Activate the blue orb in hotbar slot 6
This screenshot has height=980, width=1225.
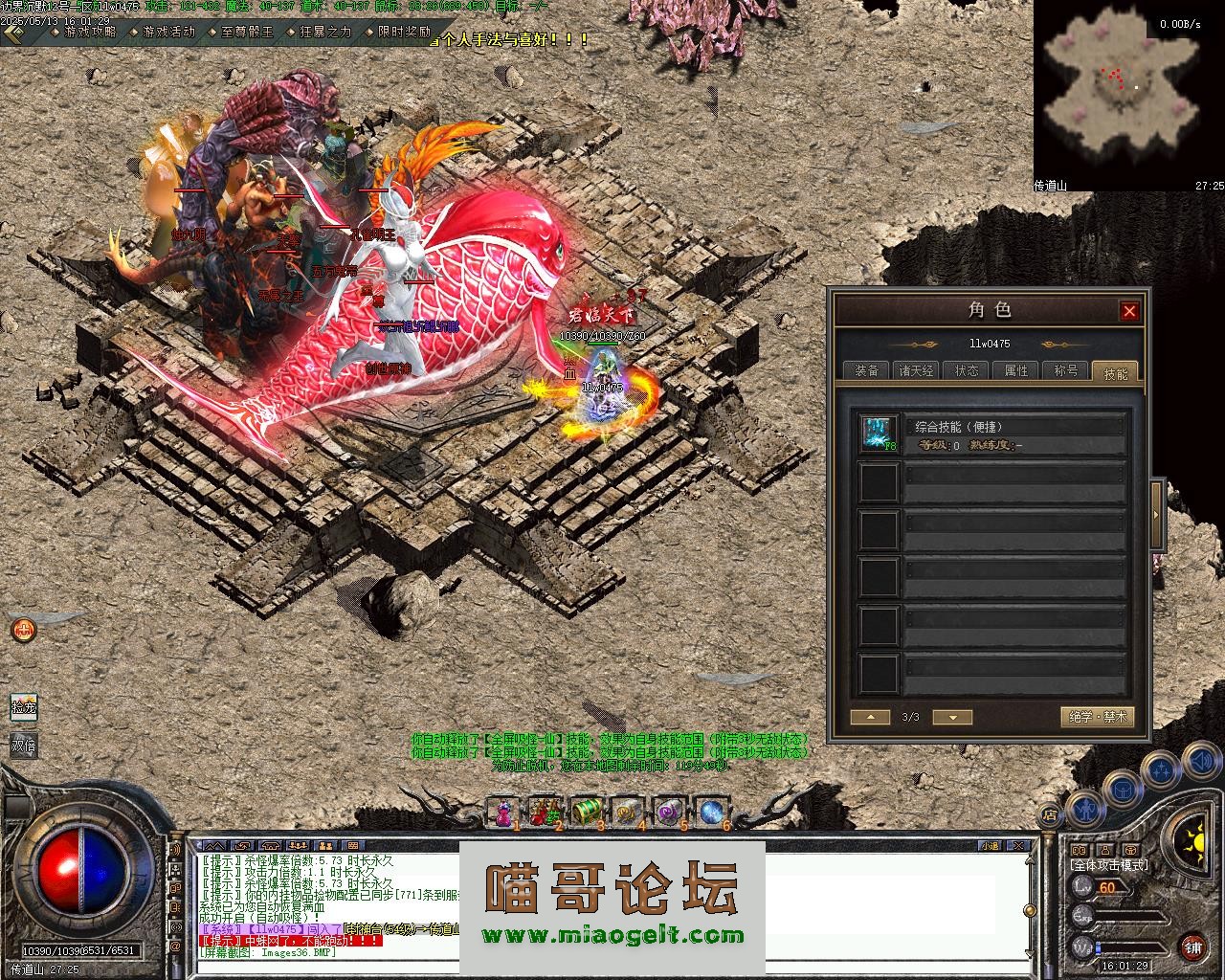tap(711, 813)
